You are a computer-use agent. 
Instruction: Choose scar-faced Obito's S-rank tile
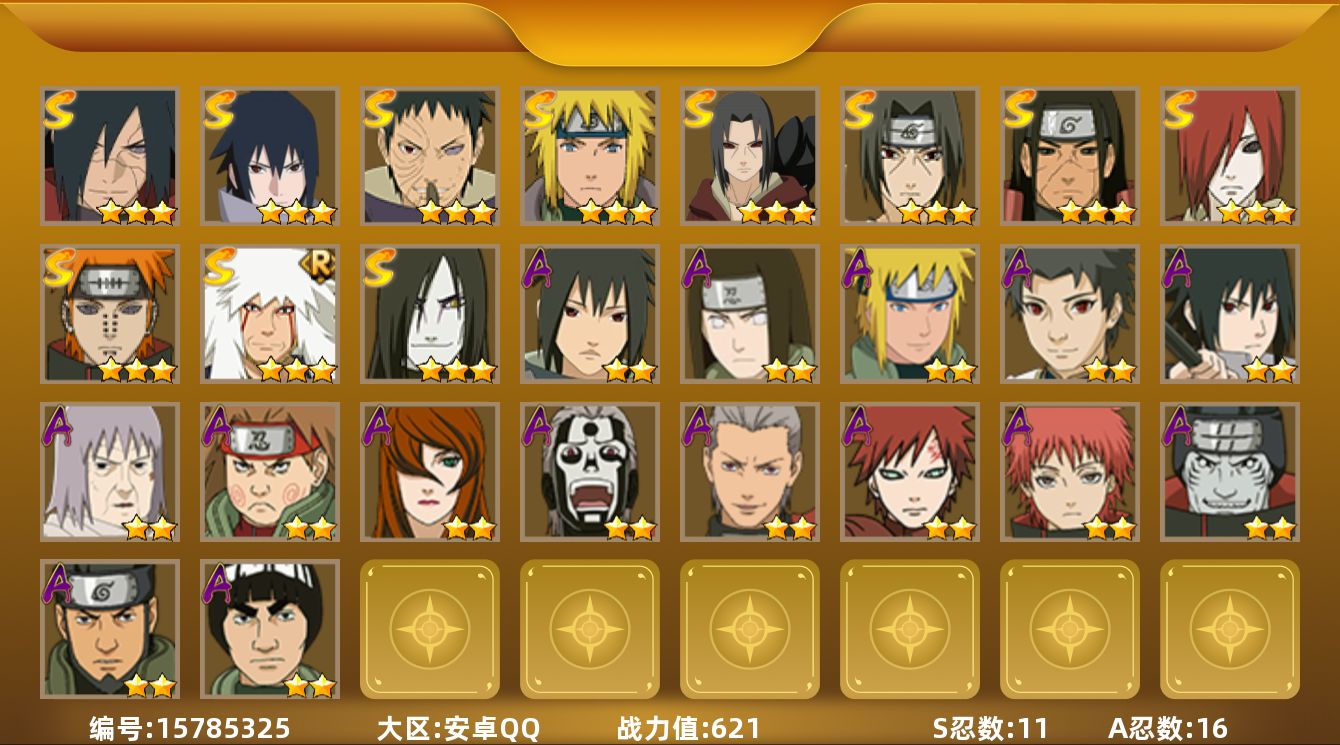430,155
